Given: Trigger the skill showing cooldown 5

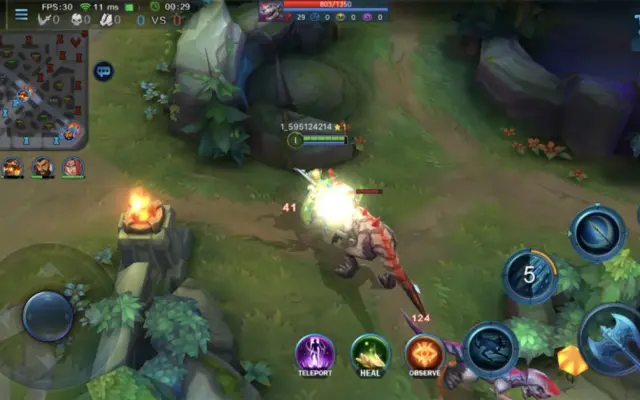Looking at the screenshot, I should pyautogui.click(x=530, y=276).
